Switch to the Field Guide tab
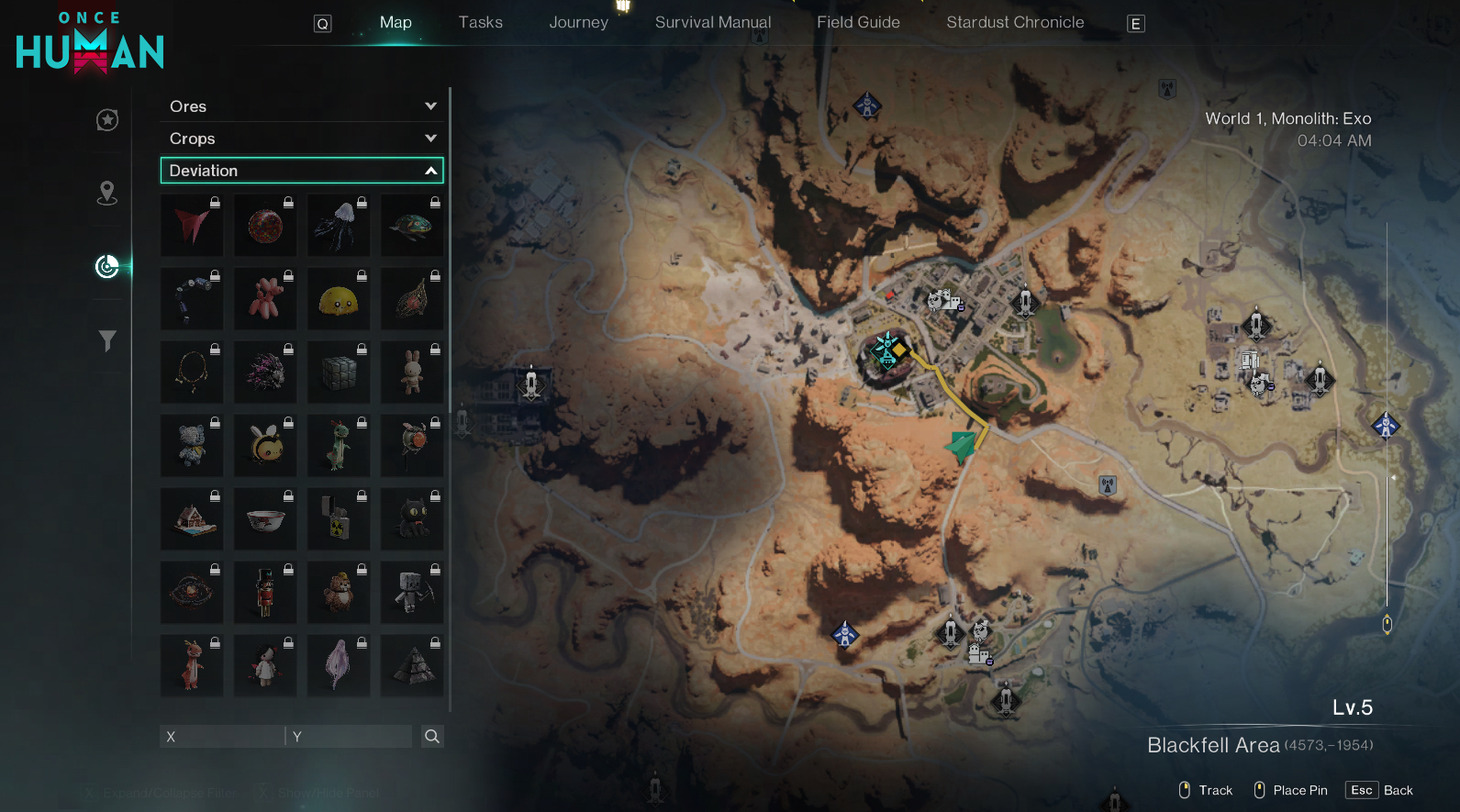1460x812 pixels. pyautogui.click(x=858, y=23)
